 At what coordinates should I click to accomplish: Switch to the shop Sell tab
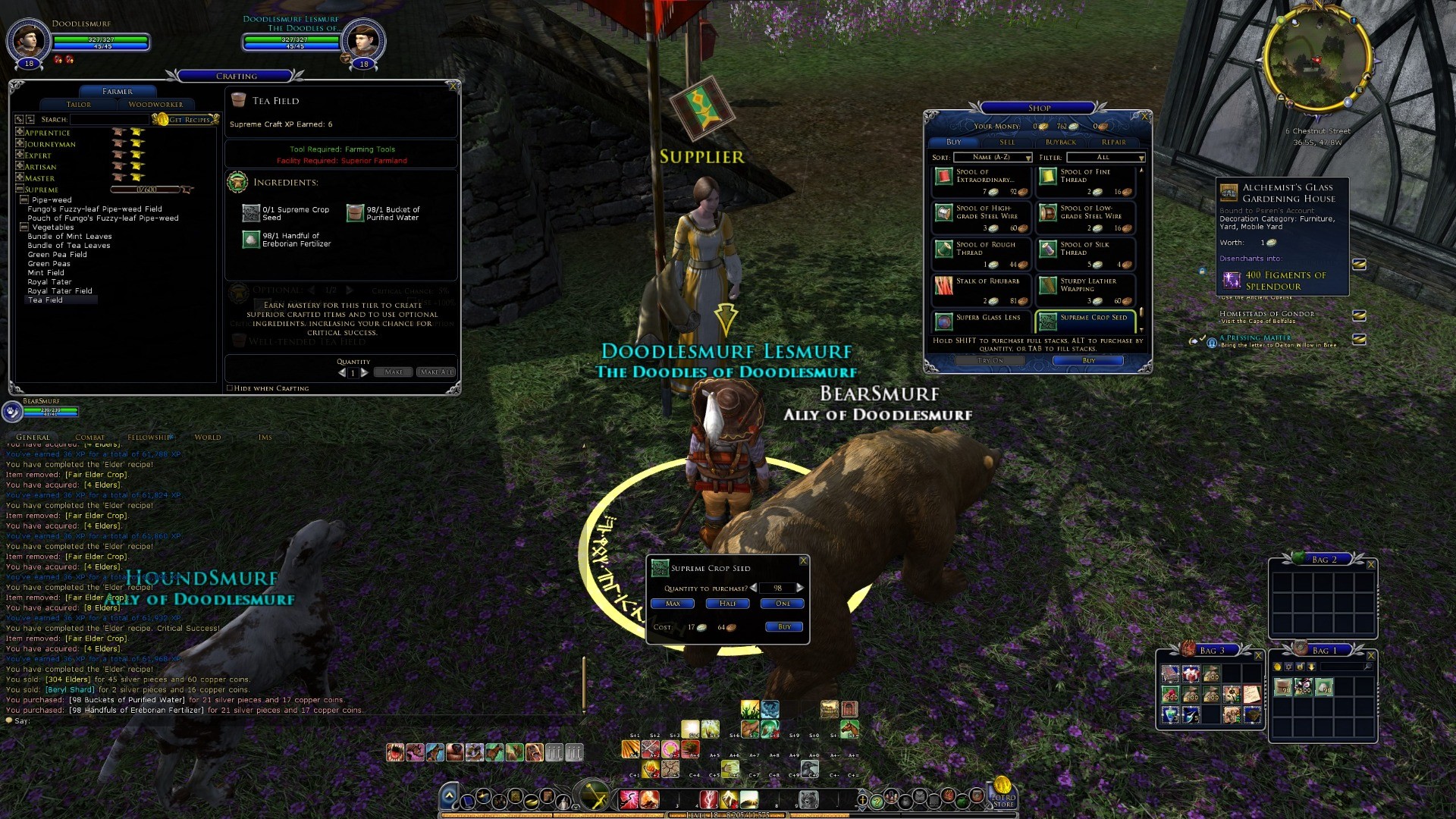tap(1007, 143)
